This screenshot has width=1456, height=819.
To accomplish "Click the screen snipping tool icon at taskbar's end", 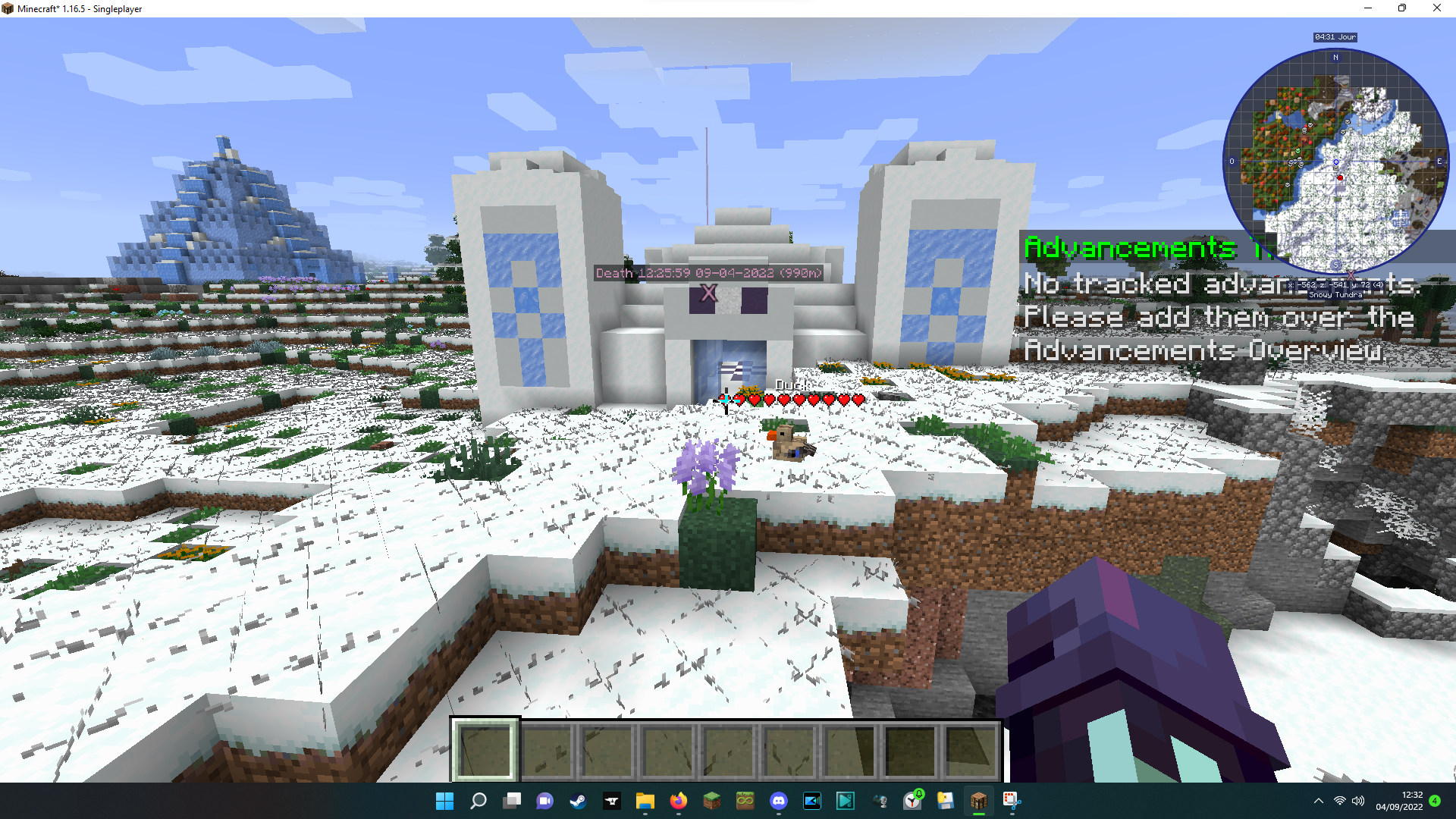I will [1011, 802].
